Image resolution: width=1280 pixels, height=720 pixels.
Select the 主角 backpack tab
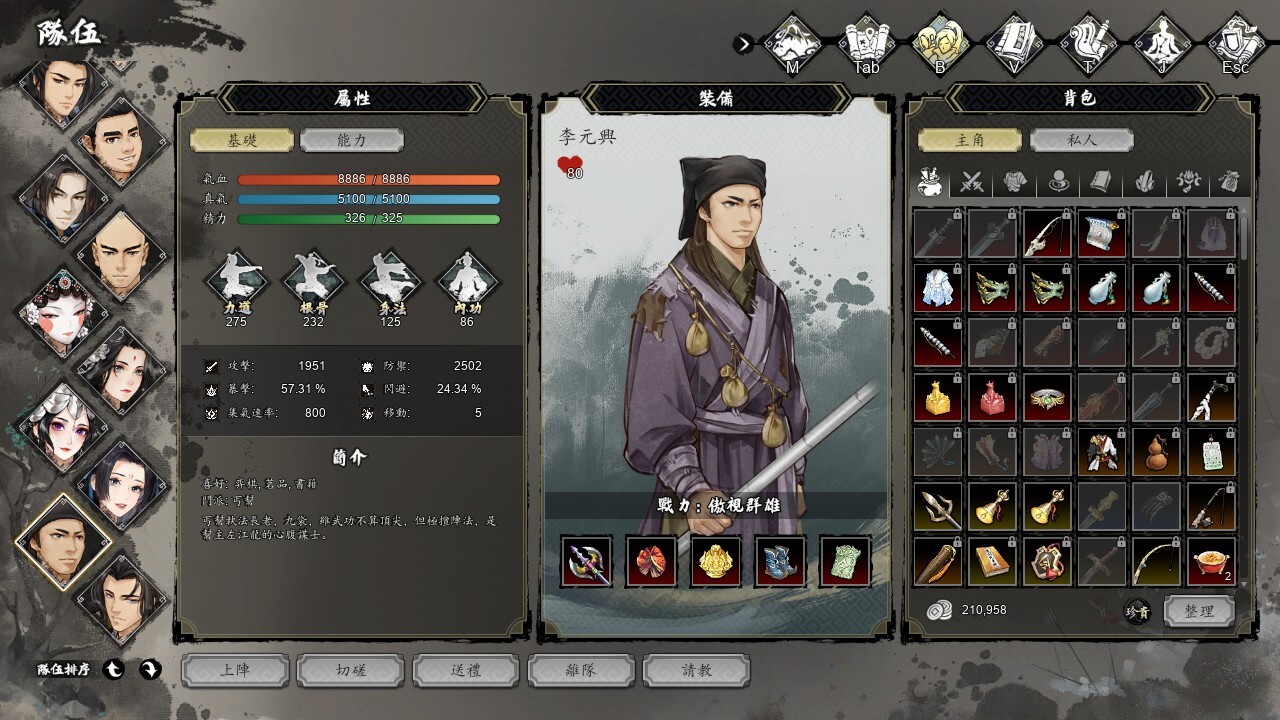pyautogui.click(x=970, y=141)
